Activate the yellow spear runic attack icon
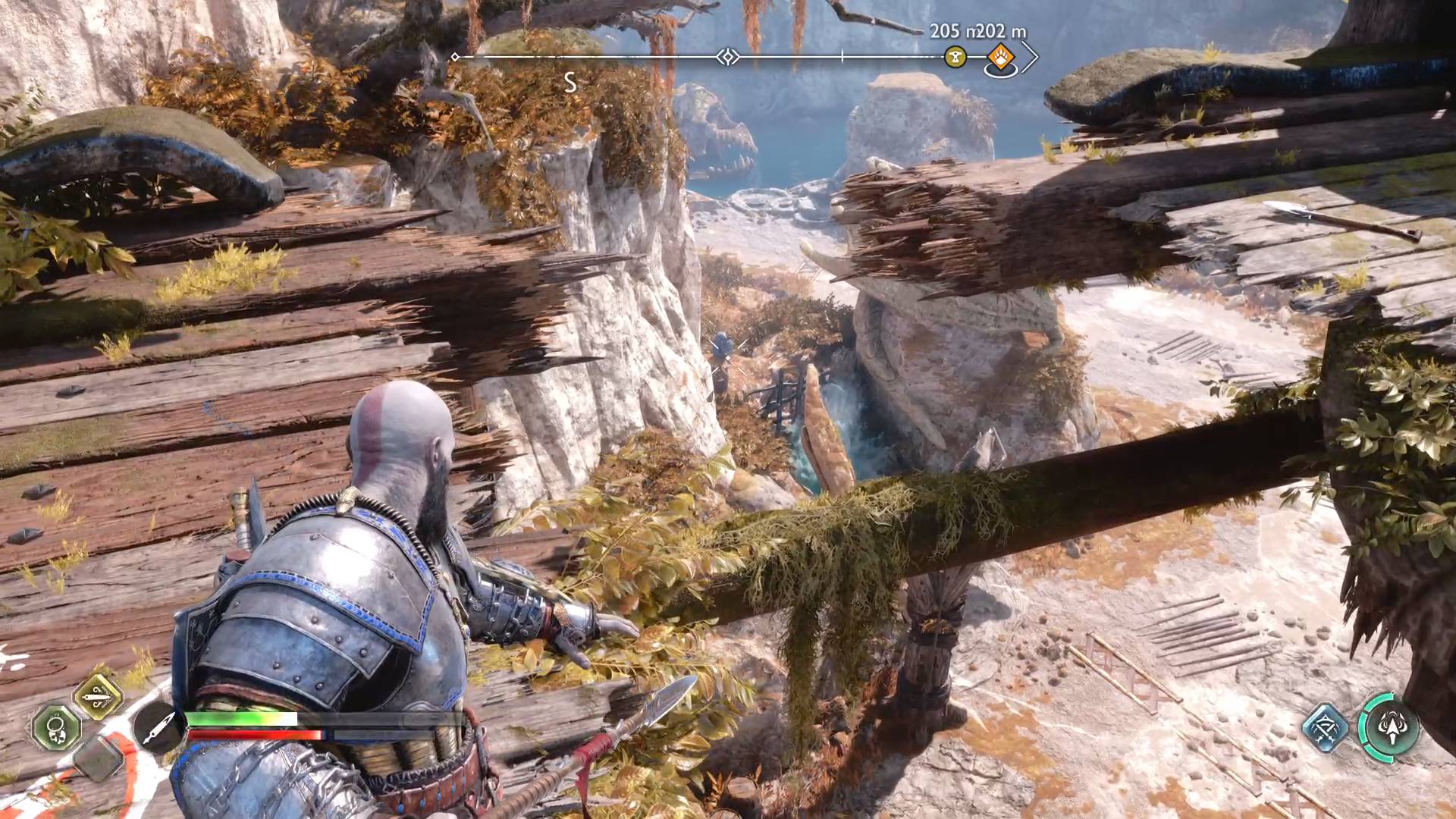This screenshot has width=1456, height=819. coord(99,696)
